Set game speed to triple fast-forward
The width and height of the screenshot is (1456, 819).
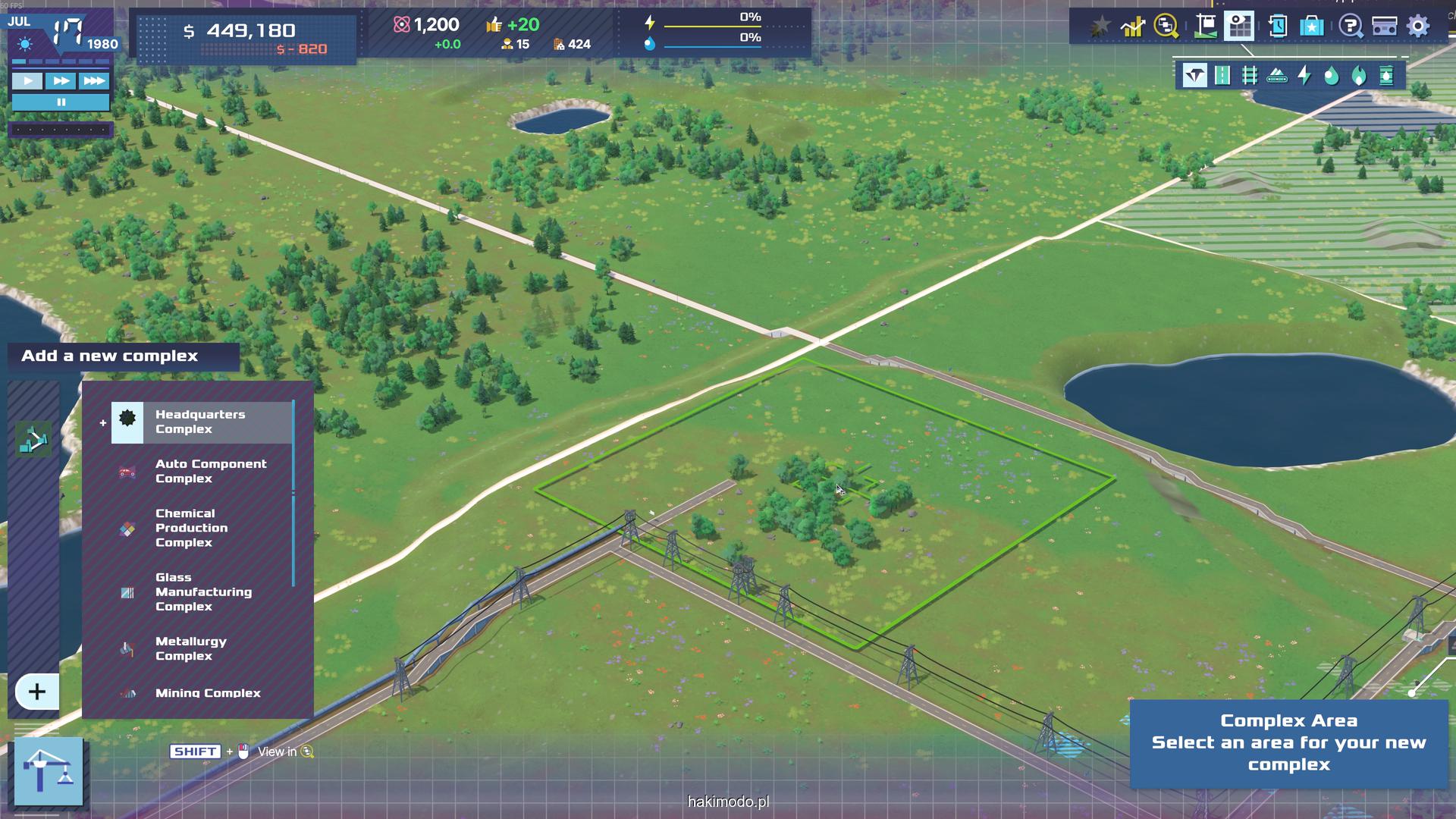tap(94, 80)
